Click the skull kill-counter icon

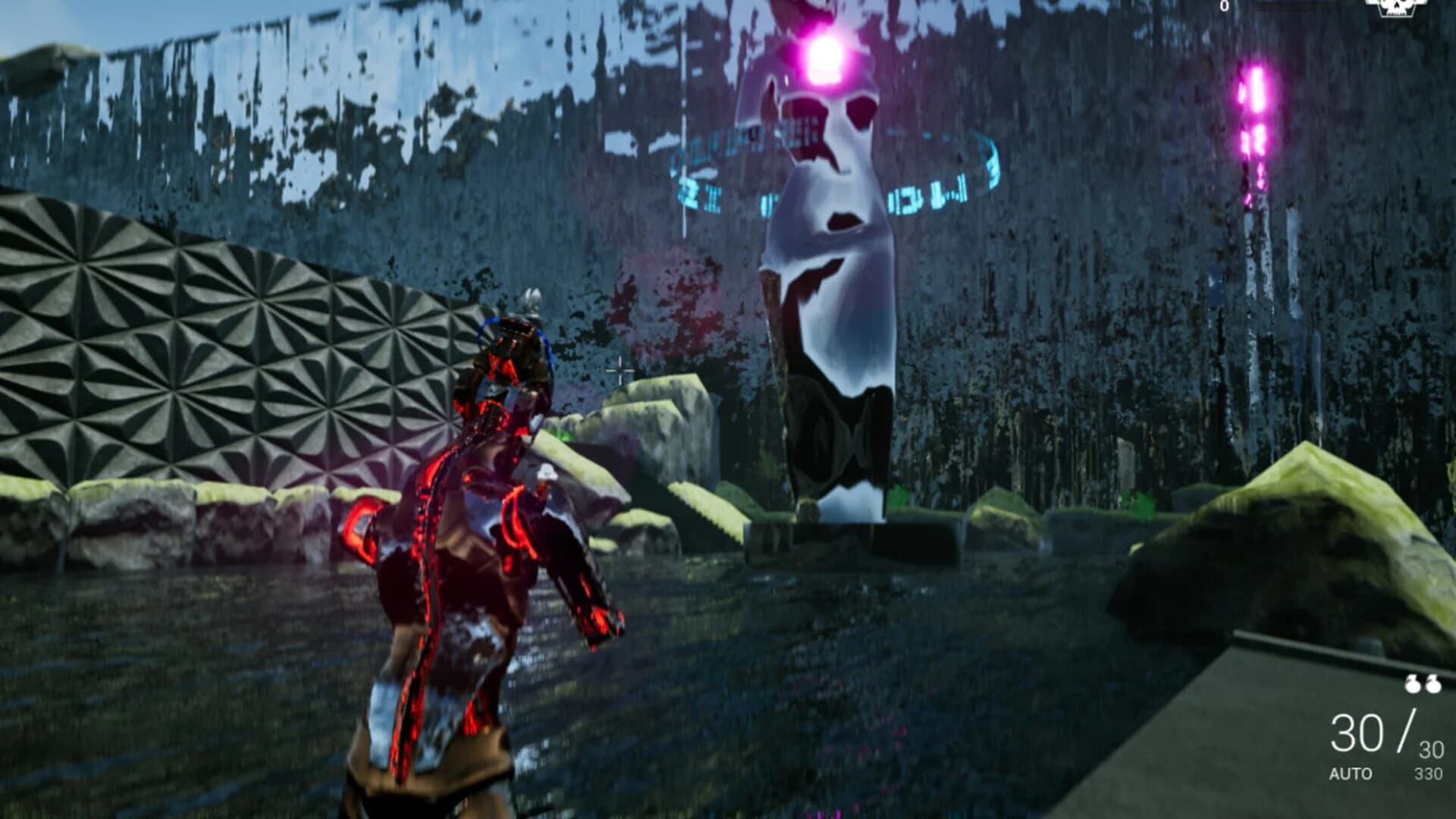(1394, 8)
